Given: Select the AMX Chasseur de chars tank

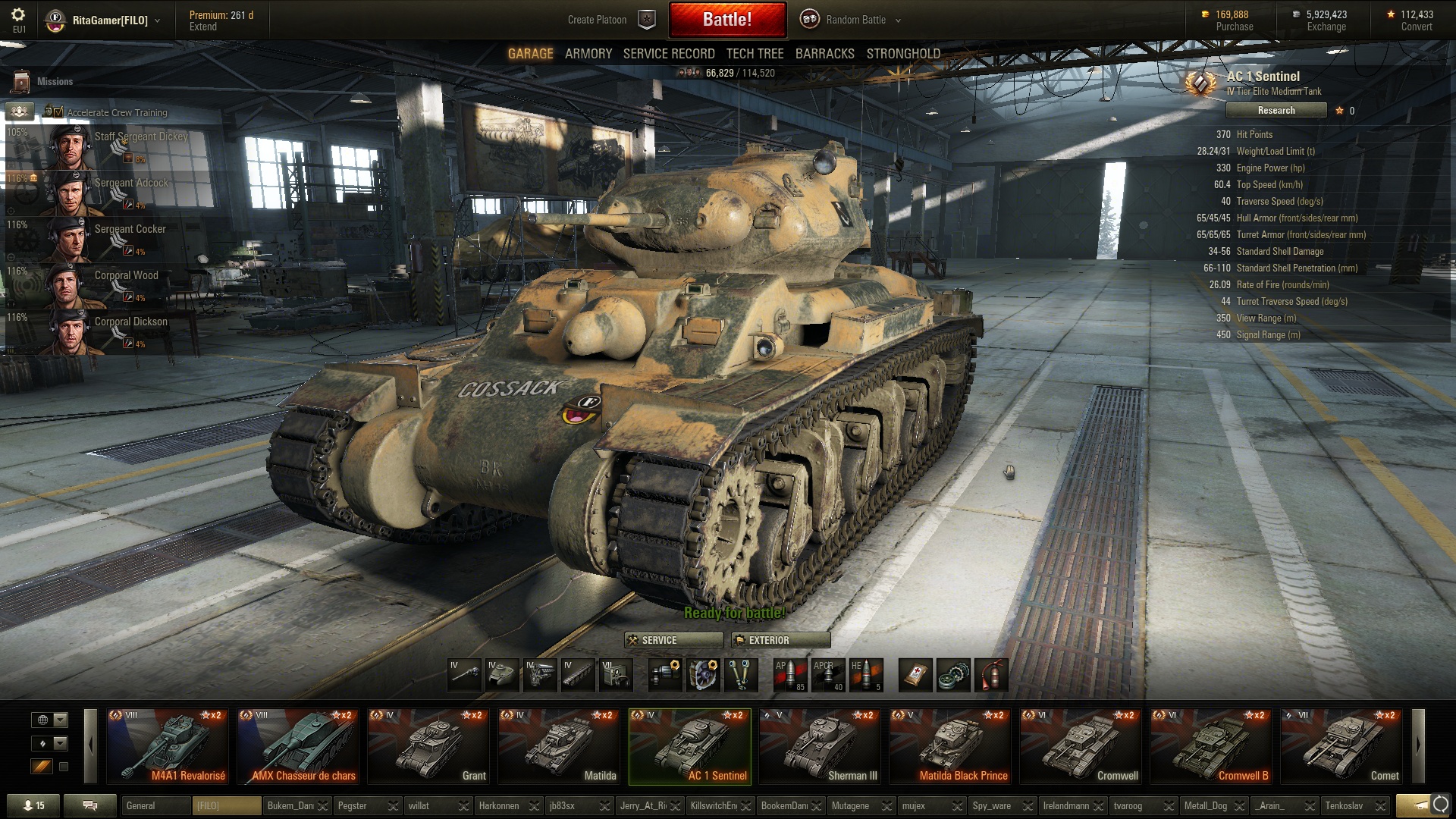Looking at the screenshot, I should coord(298,746).
